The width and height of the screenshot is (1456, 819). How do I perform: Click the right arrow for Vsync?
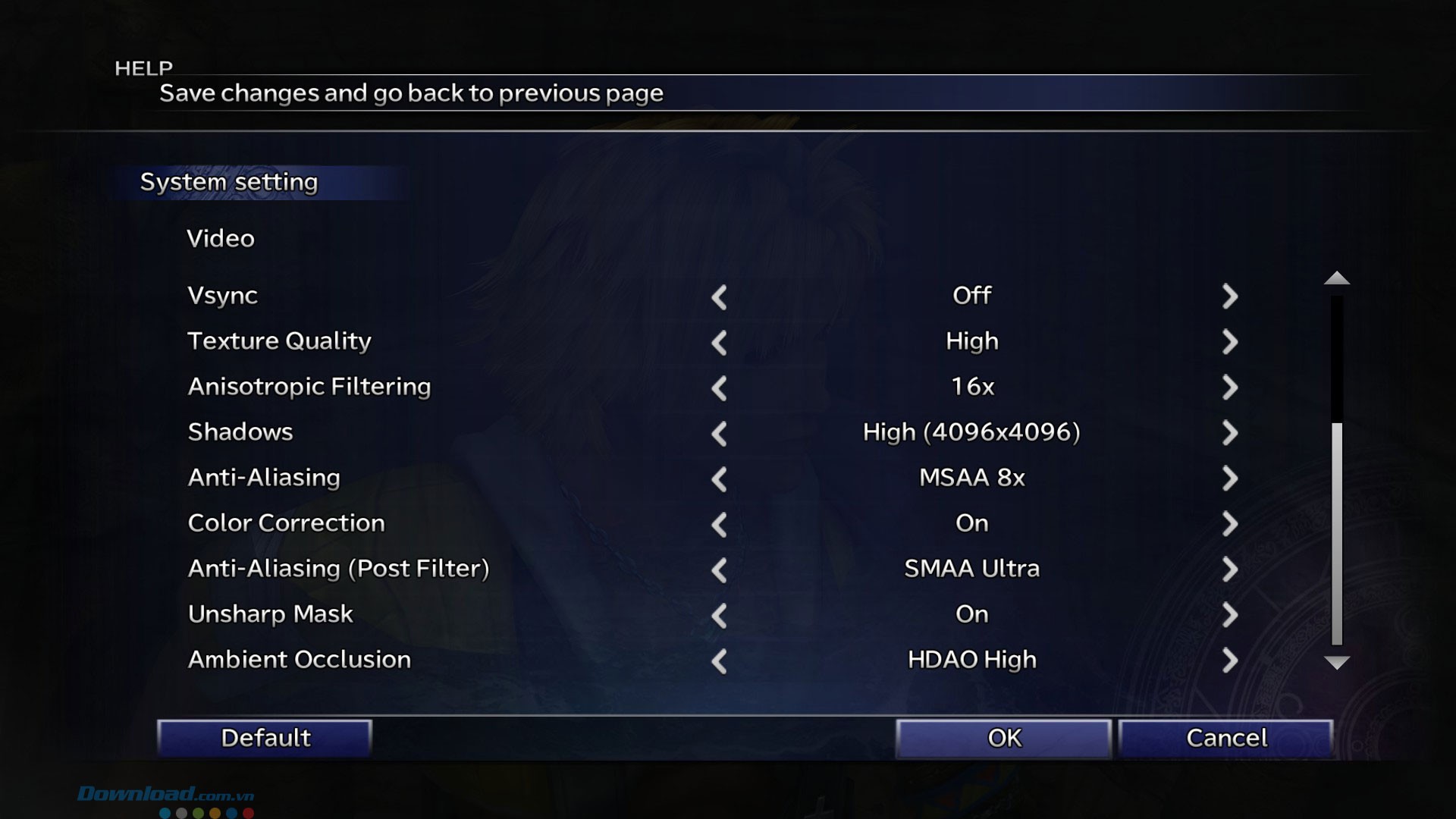coord(1229,297)
